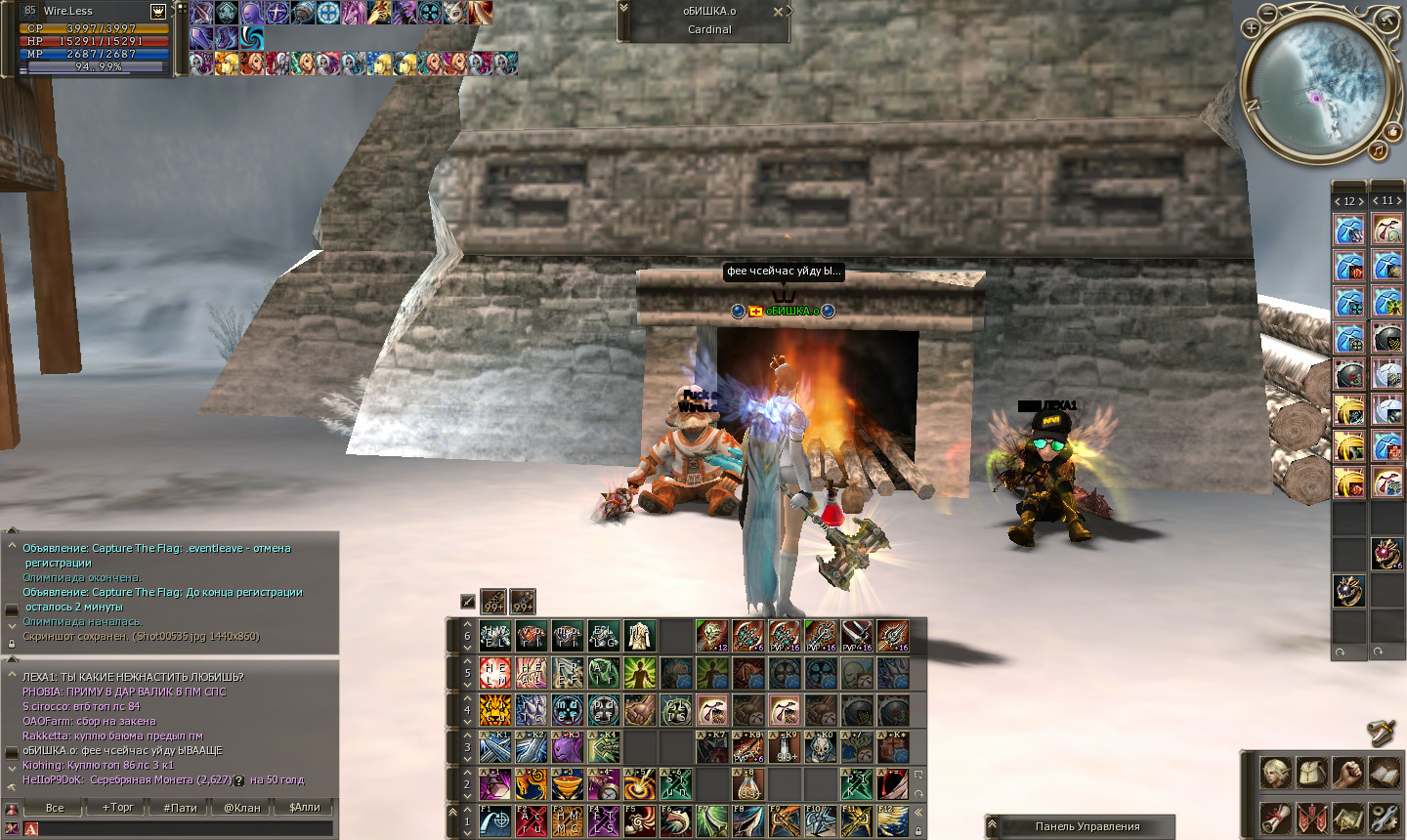The image size is (1407, 840).
Task: Use the potion flask in hotbar slot 8
Action: tap(748, 784)
